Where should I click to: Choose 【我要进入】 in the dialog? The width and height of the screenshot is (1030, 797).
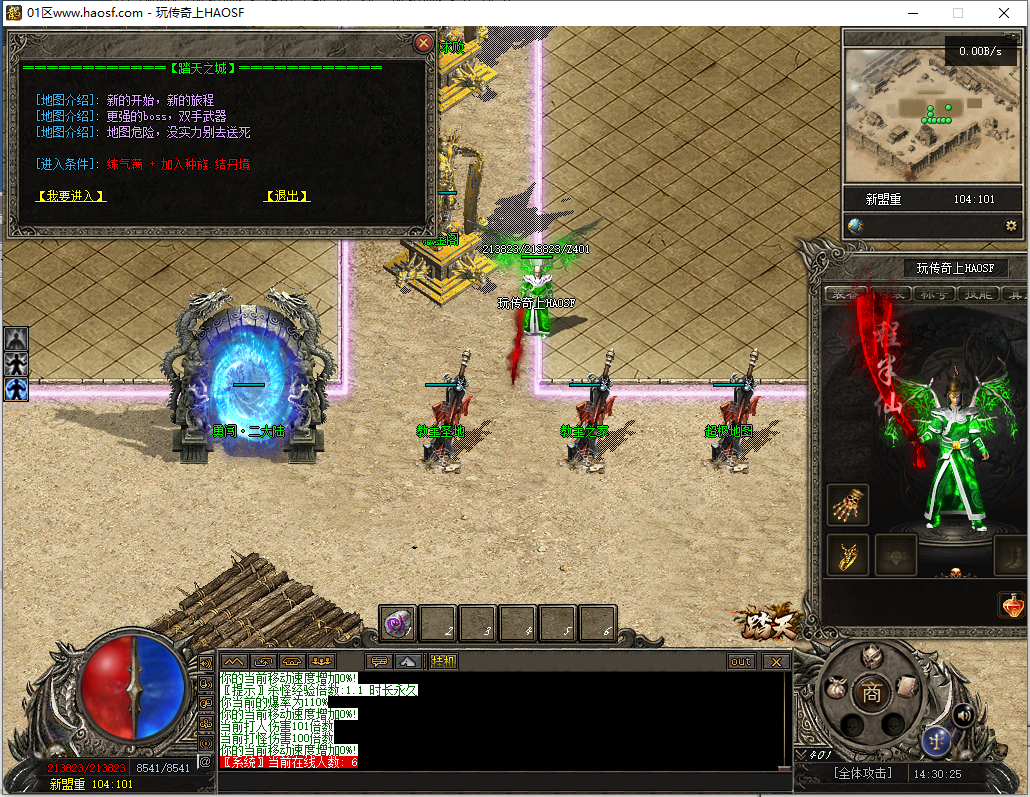click(71, 196)
